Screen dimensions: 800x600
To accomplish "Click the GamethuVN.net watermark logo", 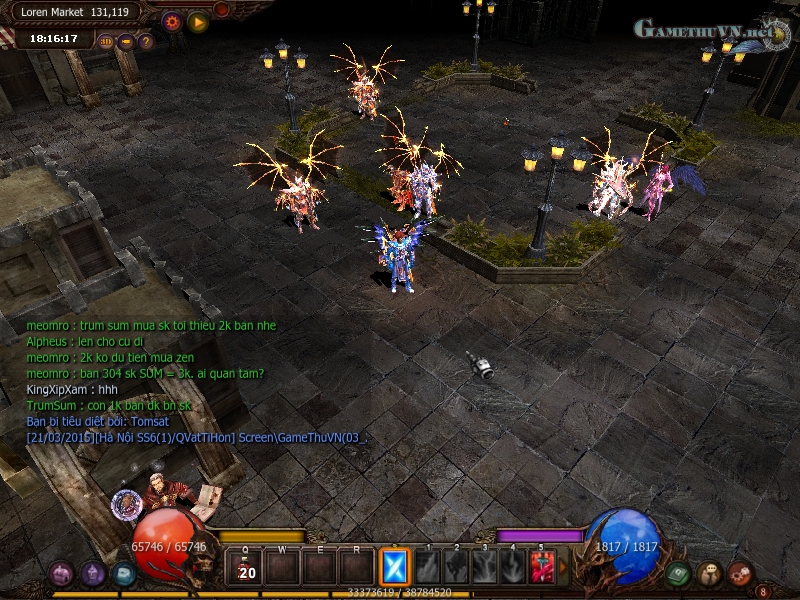I will pyautogui.click(x=705, y=30).
